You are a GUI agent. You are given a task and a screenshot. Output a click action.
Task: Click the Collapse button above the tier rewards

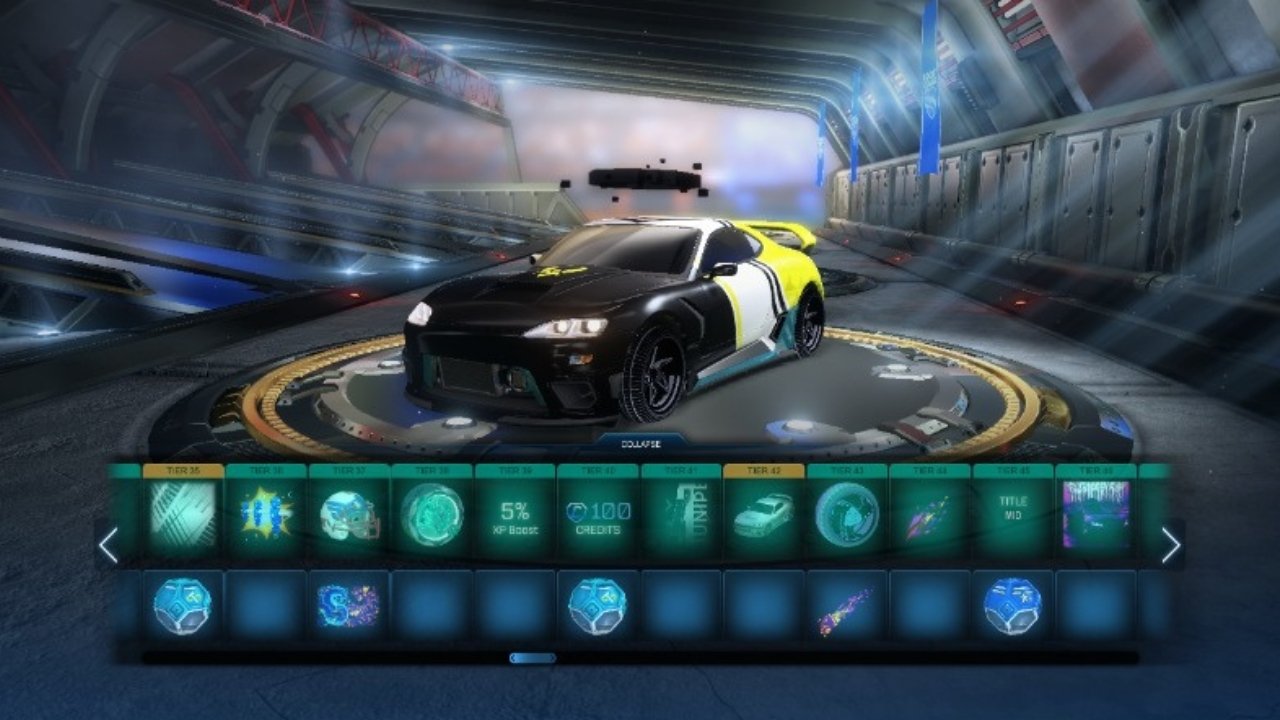(x=640, y=440)
